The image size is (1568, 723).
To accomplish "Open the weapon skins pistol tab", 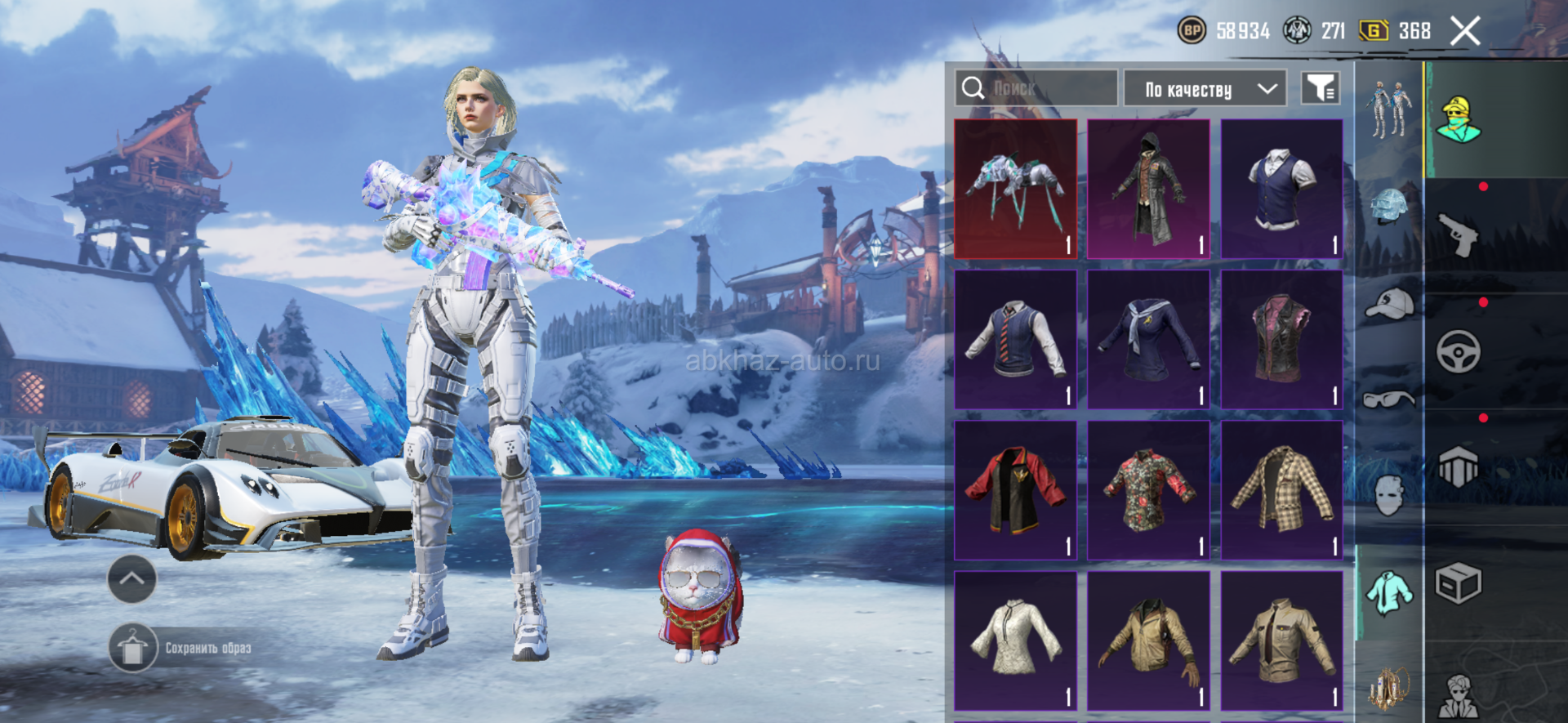I will [1459, 235].
